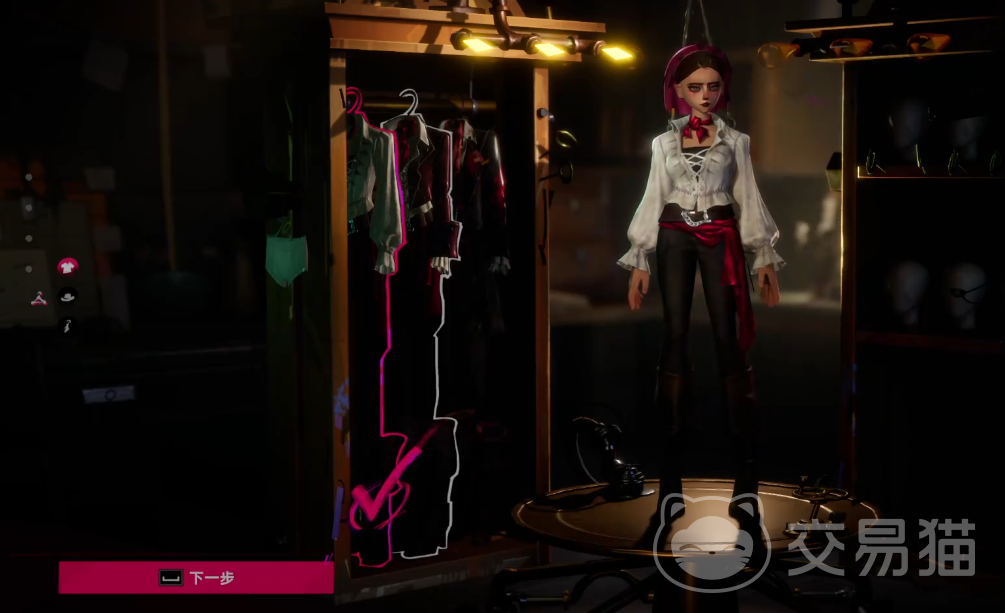Click the 下一步 (next step) button

[x=196, y=577]
